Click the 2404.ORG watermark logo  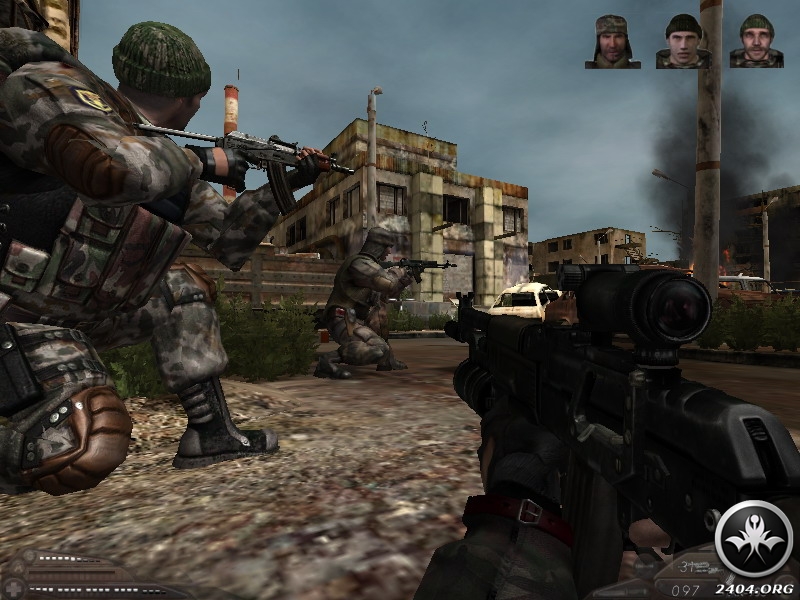click(x=755, y=539)
